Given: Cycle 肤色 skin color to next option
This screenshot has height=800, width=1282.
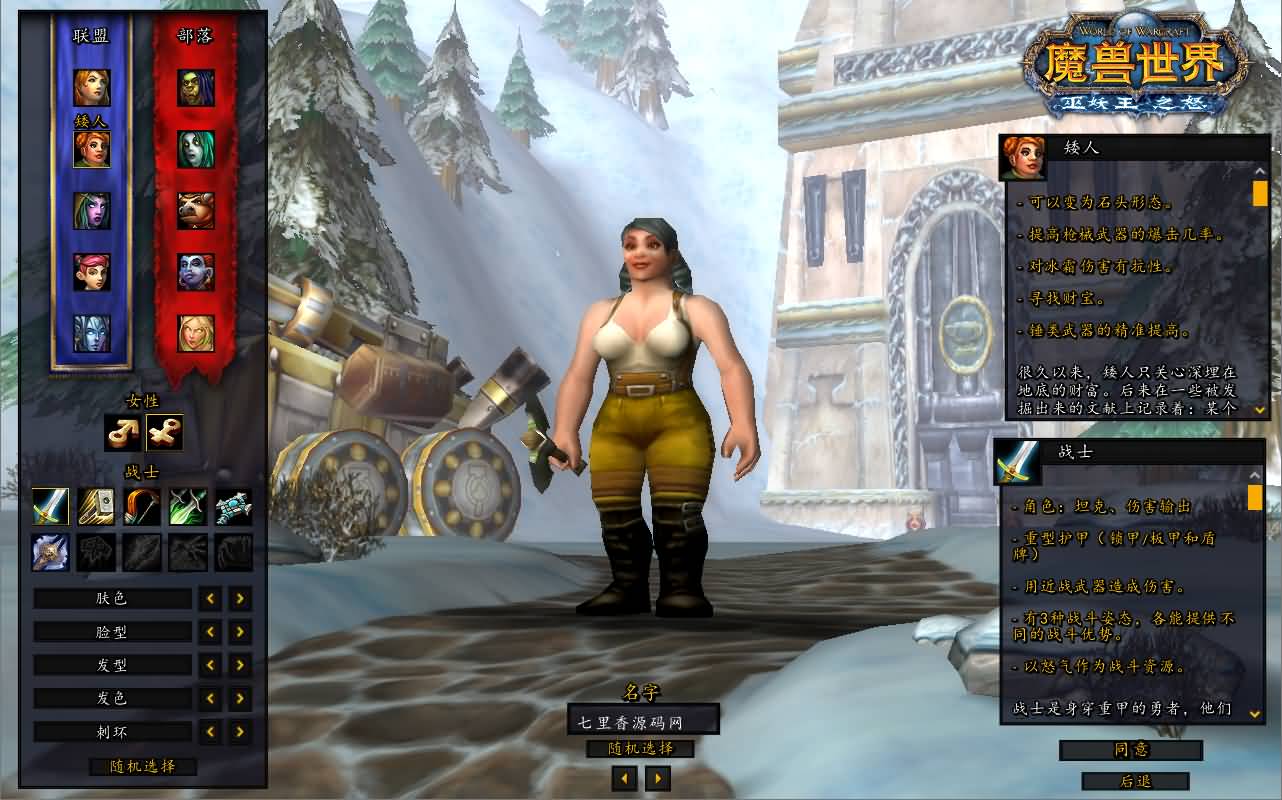Looking at the screenshot, I should [x=240, y=599].
